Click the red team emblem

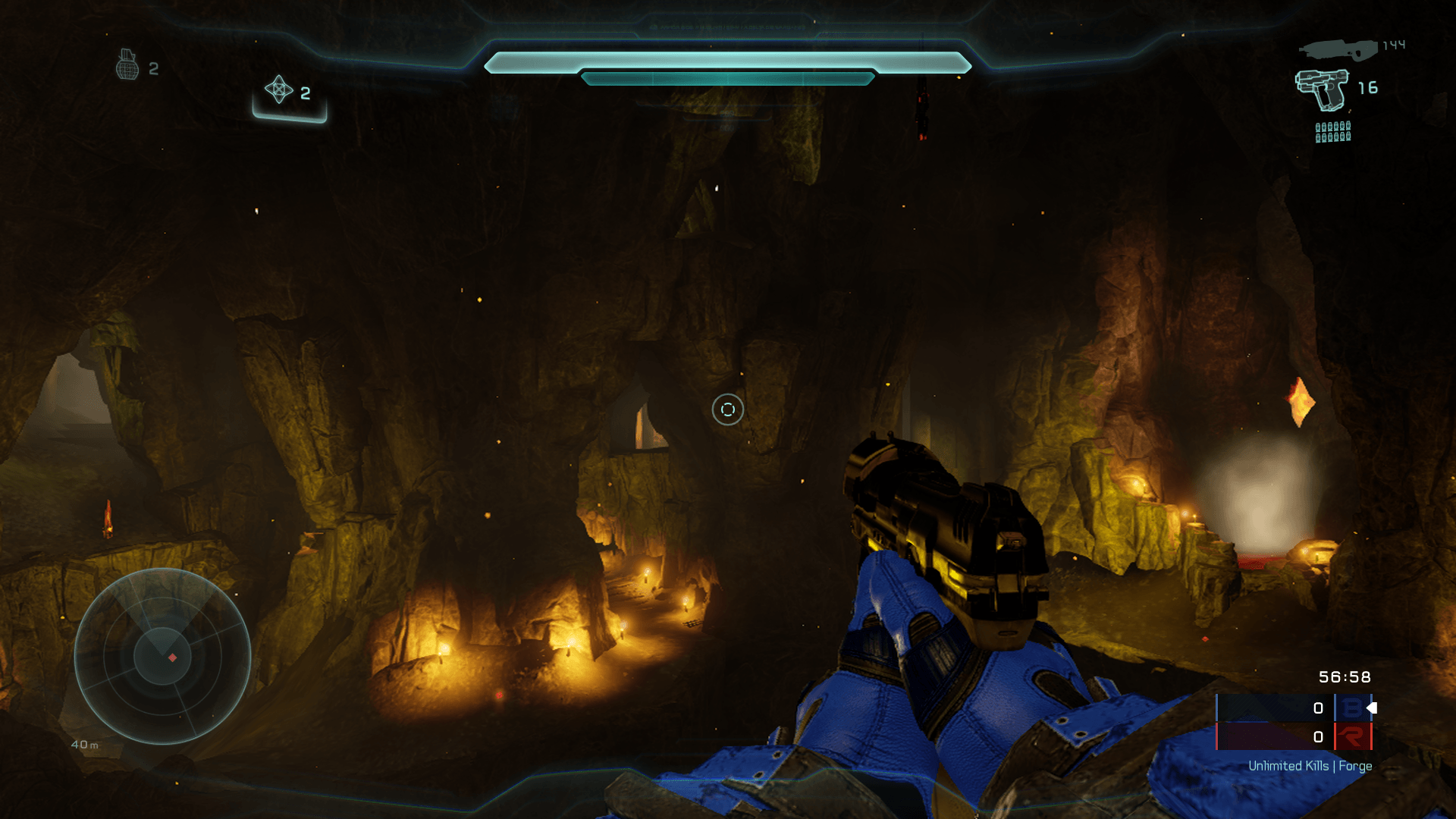tap(1352, 736)
